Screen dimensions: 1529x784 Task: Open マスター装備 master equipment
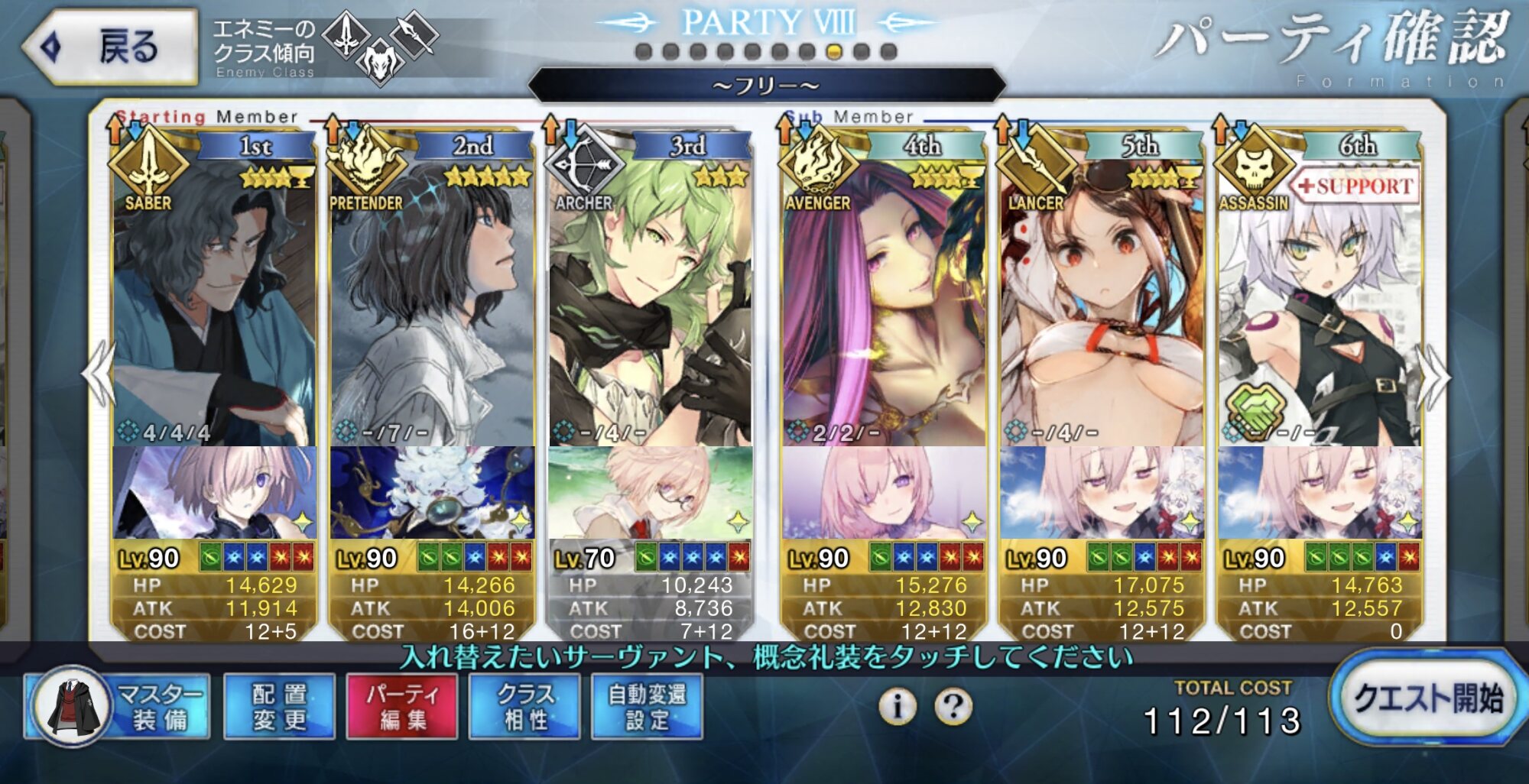(118, 706)
